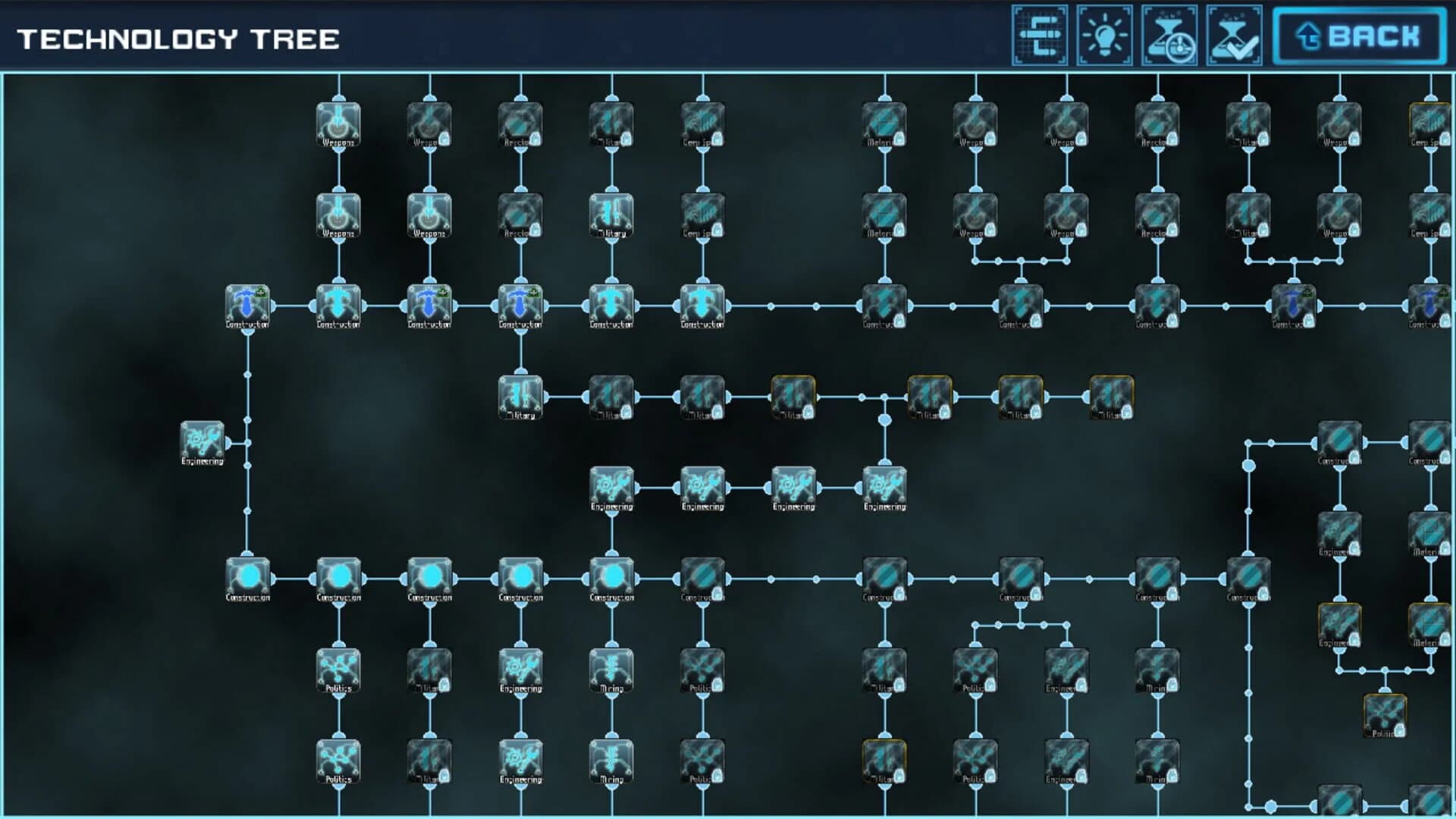Click the topmost Weapons technology node
This screenshot has width=1456, height=819.
coord(339,125)
